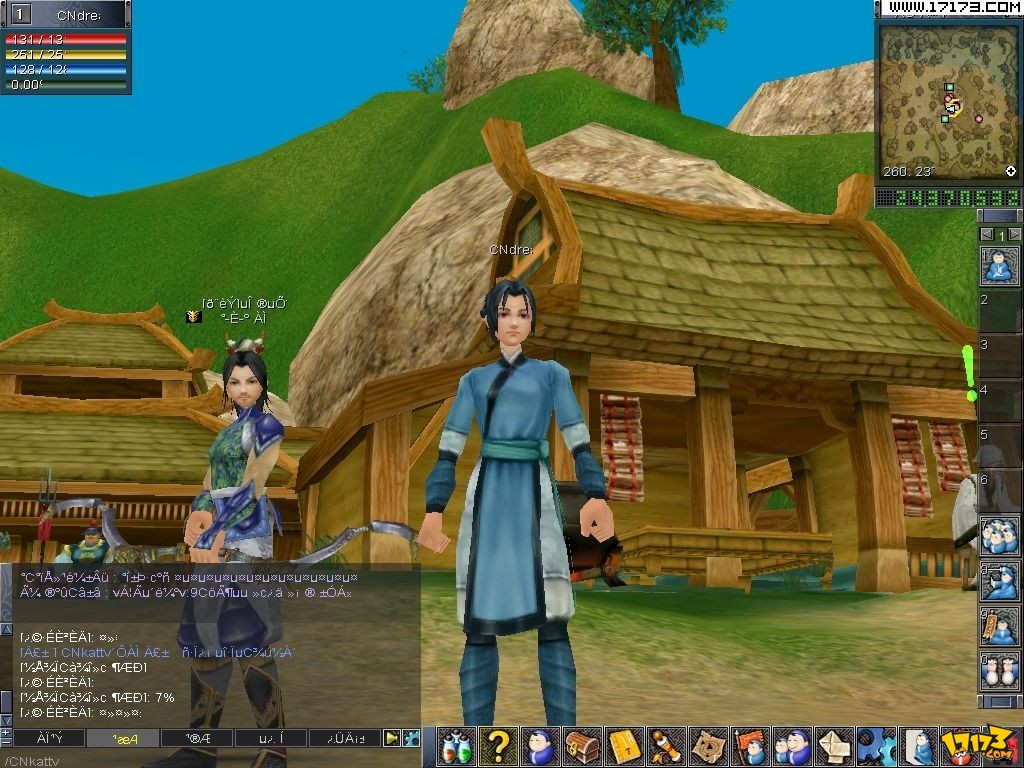1024x768 pixels.
Task: Select the highlighted yellow chat channel tab
Action: pyautogui.click(x=123, y=738)
